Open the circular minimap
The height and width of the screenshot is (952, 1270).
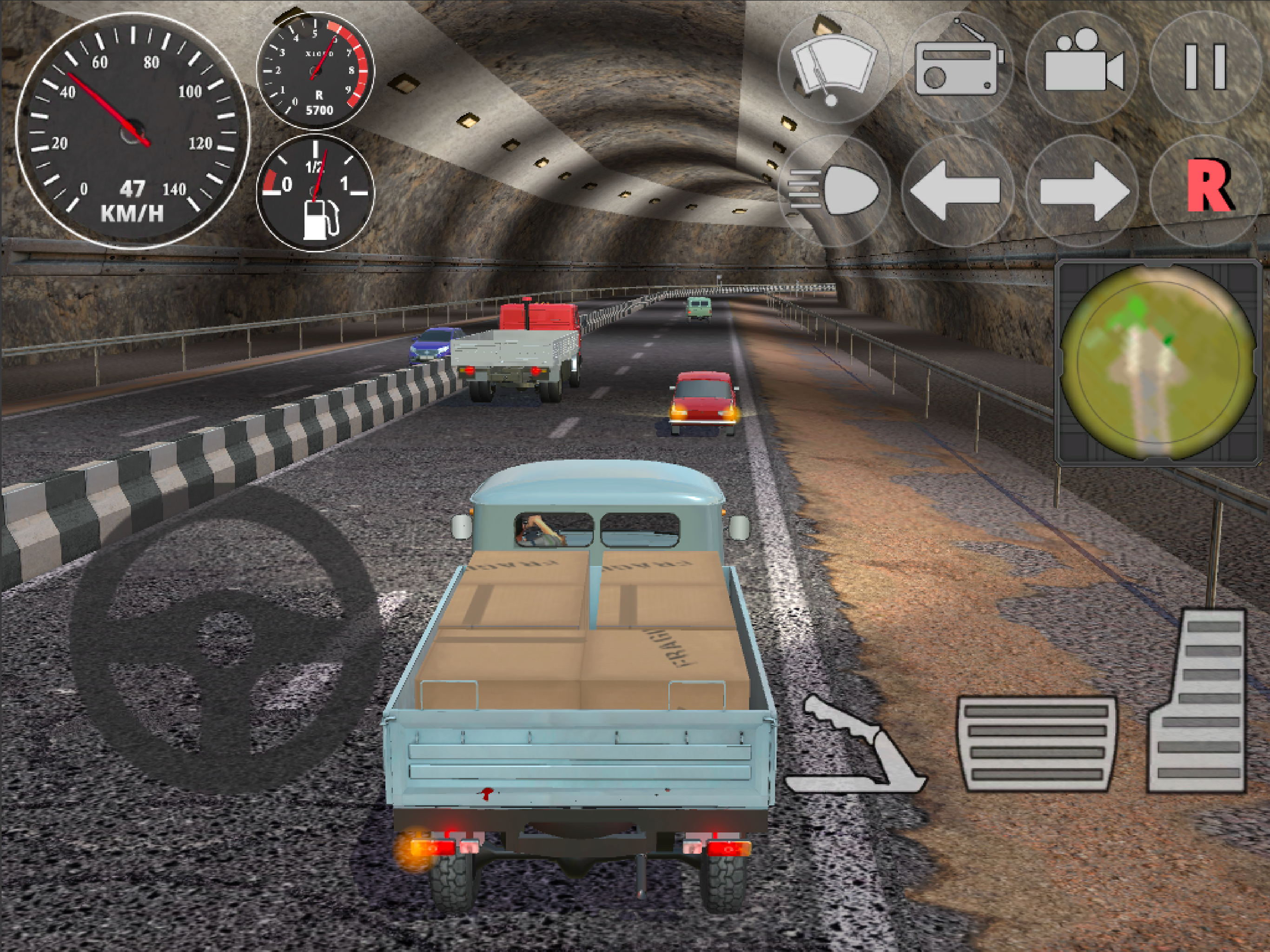point(1157,362)
